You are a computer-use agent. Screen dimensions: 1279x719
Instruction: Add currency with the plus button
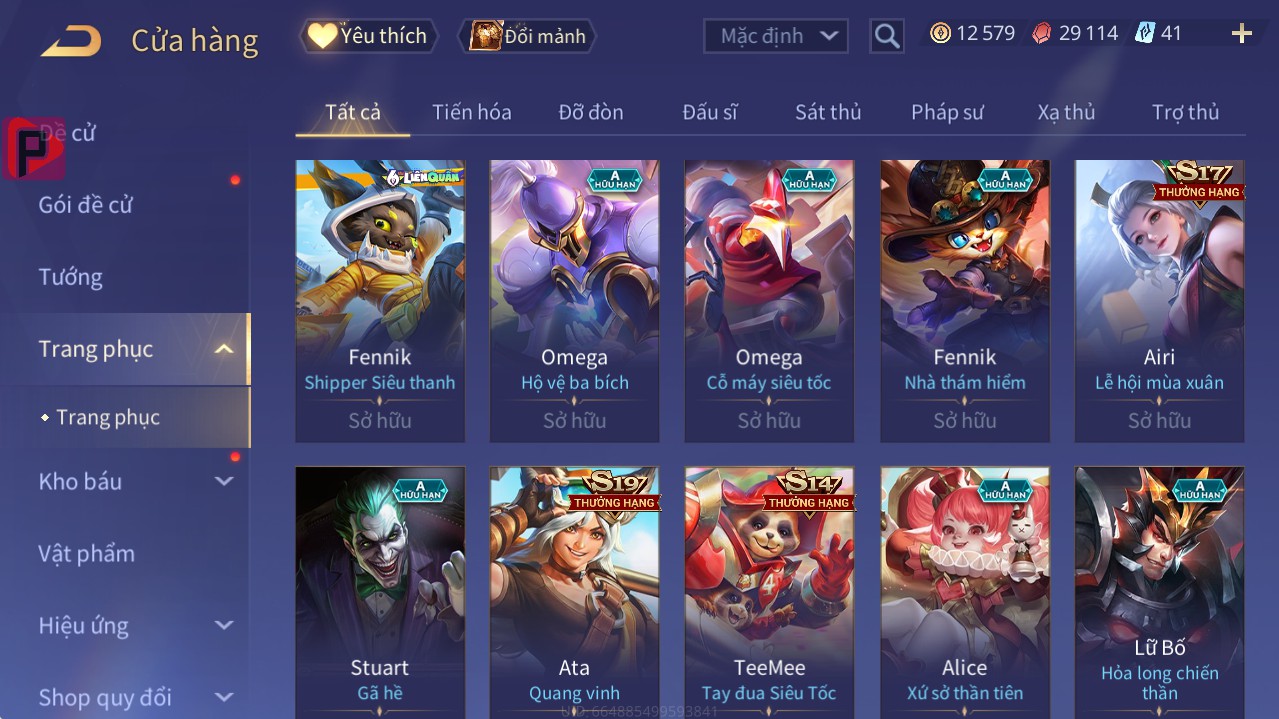(x=1241, y=34)
